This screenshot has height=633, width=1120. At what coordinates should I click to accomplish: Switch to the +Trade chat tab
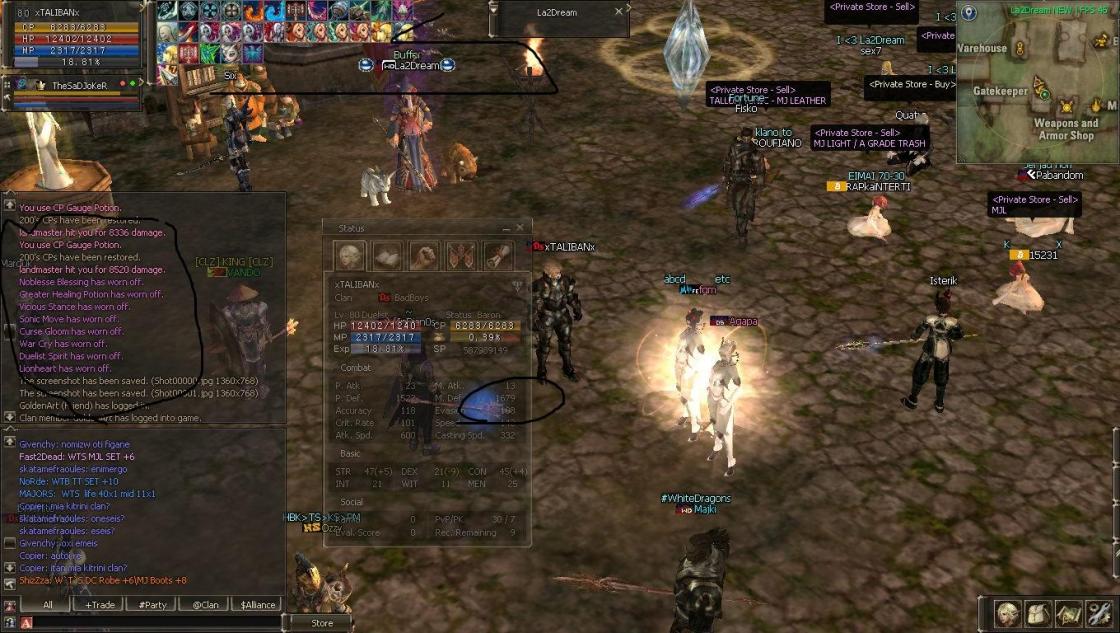100,605
